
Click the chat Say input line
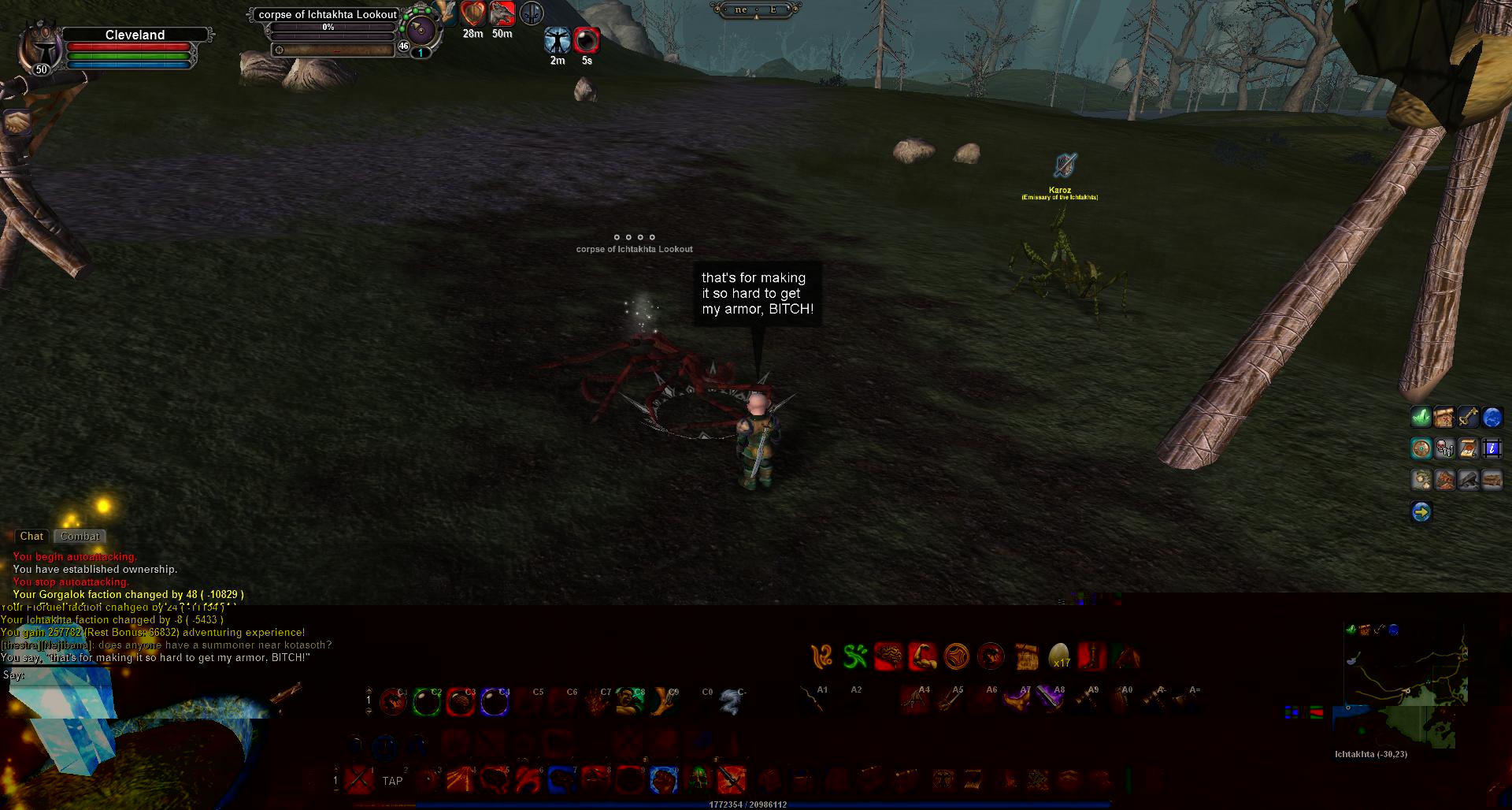pyautogui.click(x=157, y=675)
